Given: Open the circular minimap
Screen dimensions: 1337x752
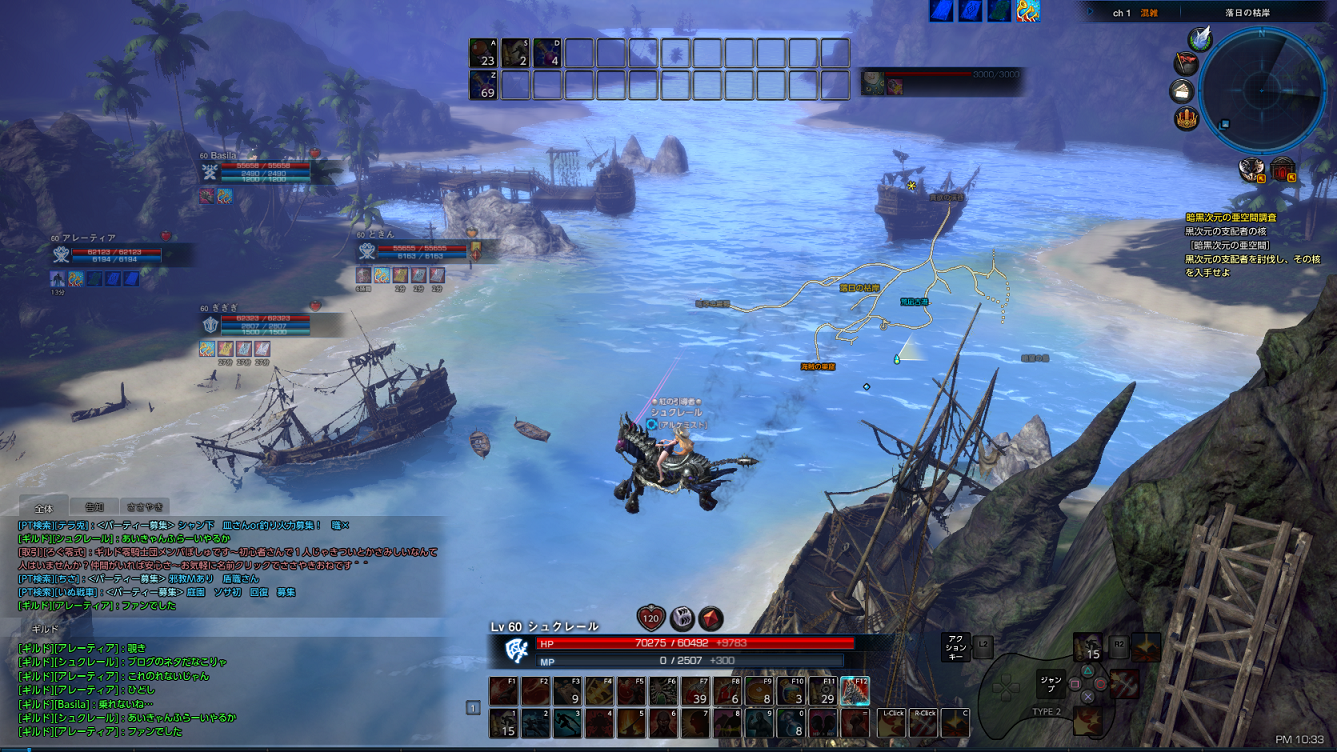Looking at the screenshot, I should click(1262, 91).
